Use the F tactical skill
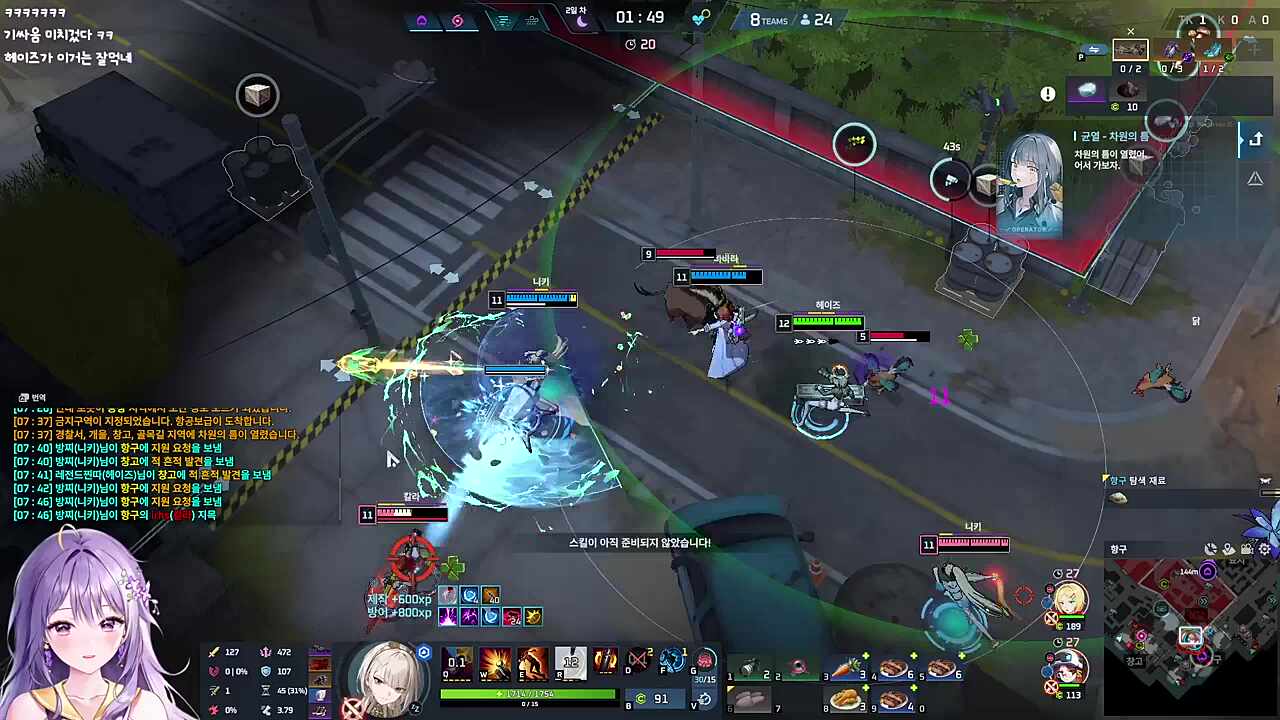1280x720 pixels. (673, 661)
